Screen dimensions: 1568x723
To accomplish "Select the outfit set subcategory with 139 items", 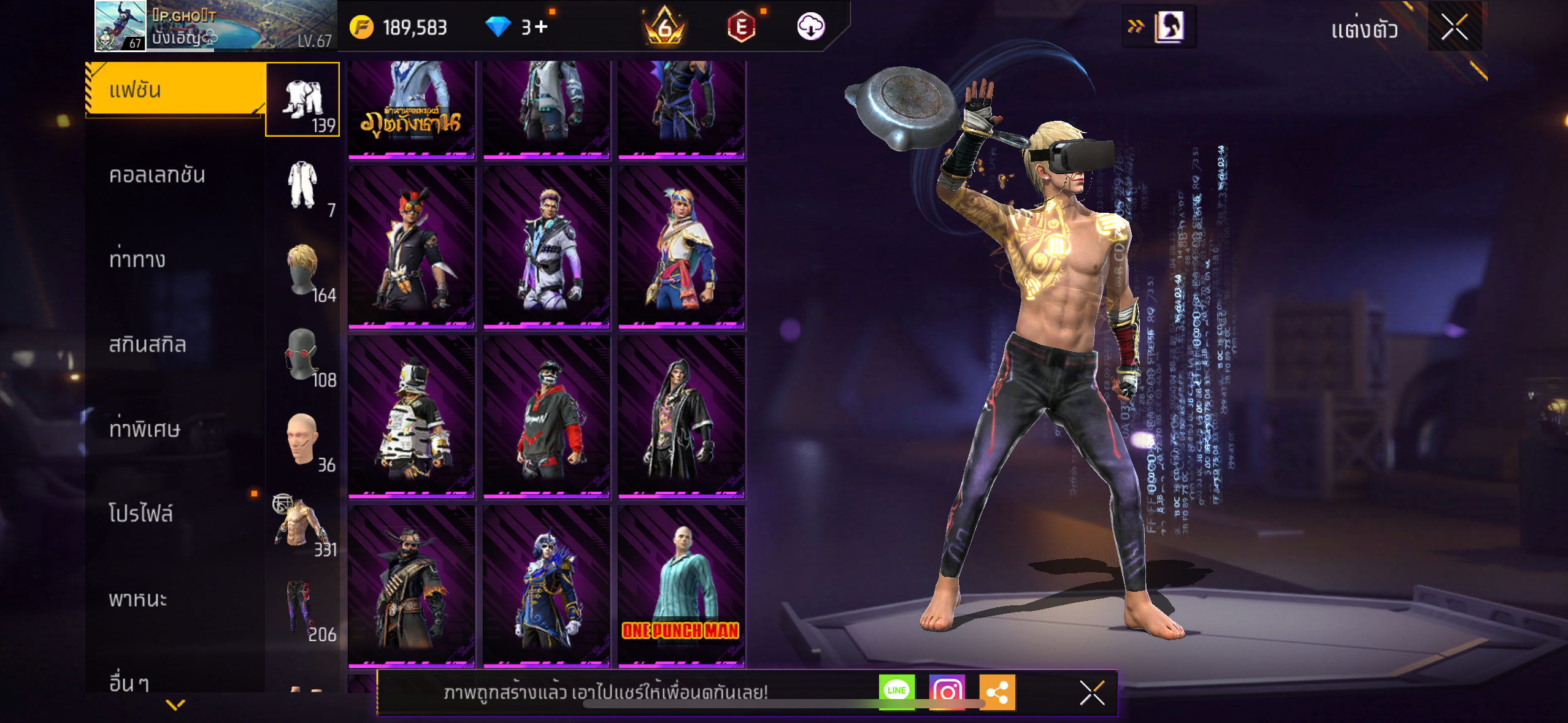I will 302,99.
